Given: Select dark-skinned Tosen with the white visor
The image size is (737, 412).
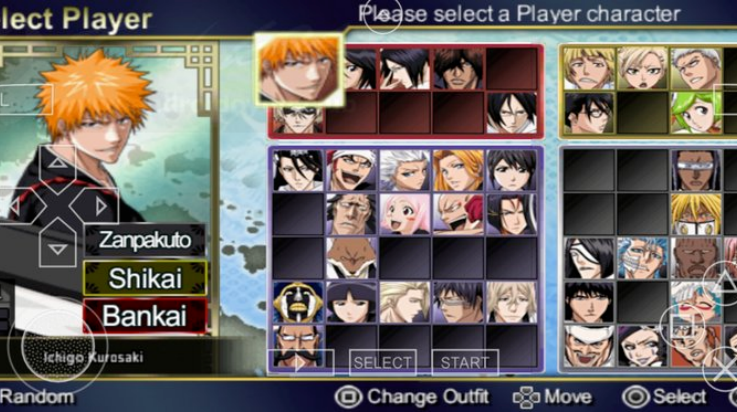Looking at the screenshot, I should [x=694, y=170].
